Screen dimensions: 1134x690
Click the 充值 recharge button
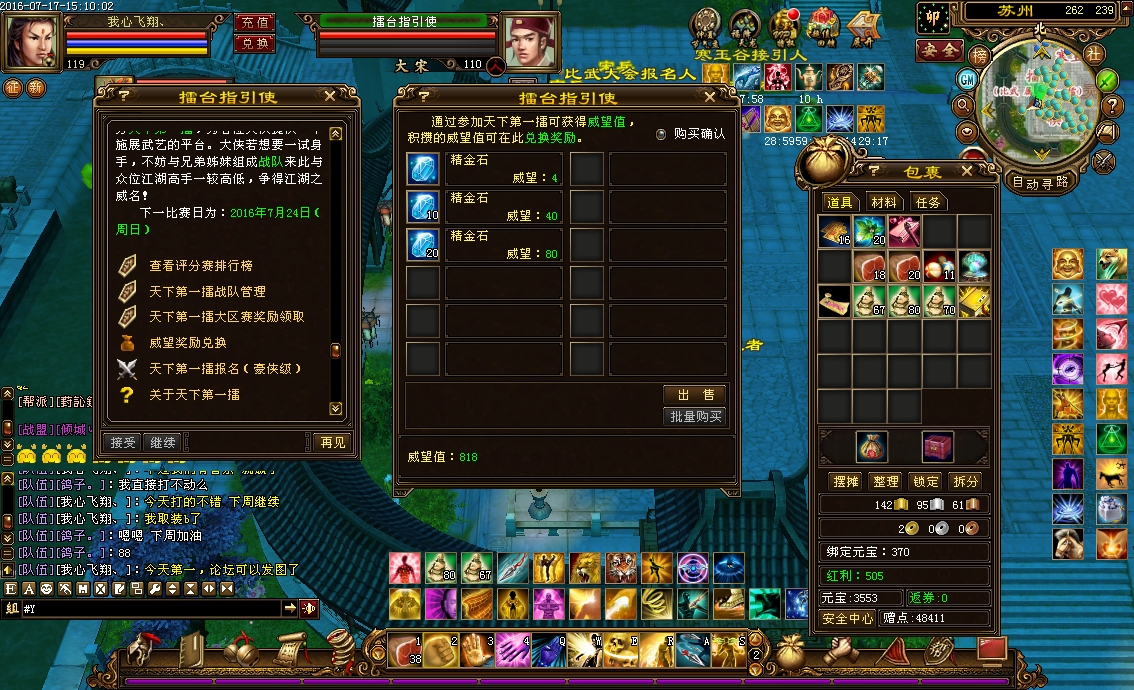point(255,22)
